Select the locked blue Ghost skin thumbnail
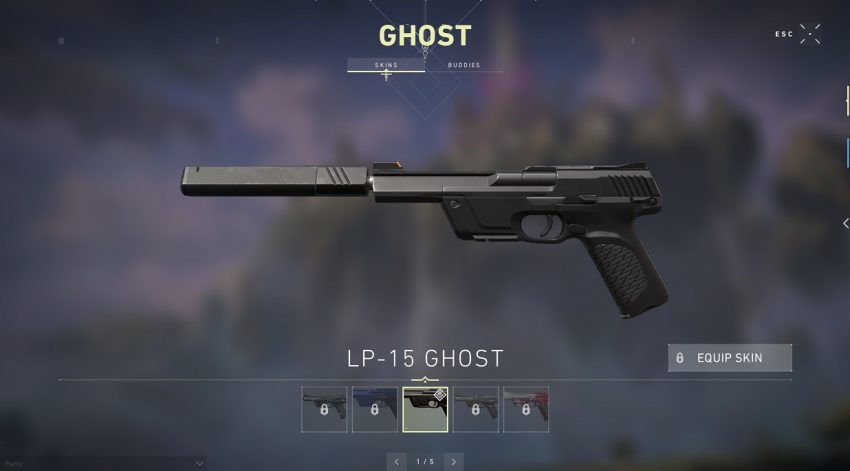The height and width of the screenshot is (471, 850). click(375, 409)
